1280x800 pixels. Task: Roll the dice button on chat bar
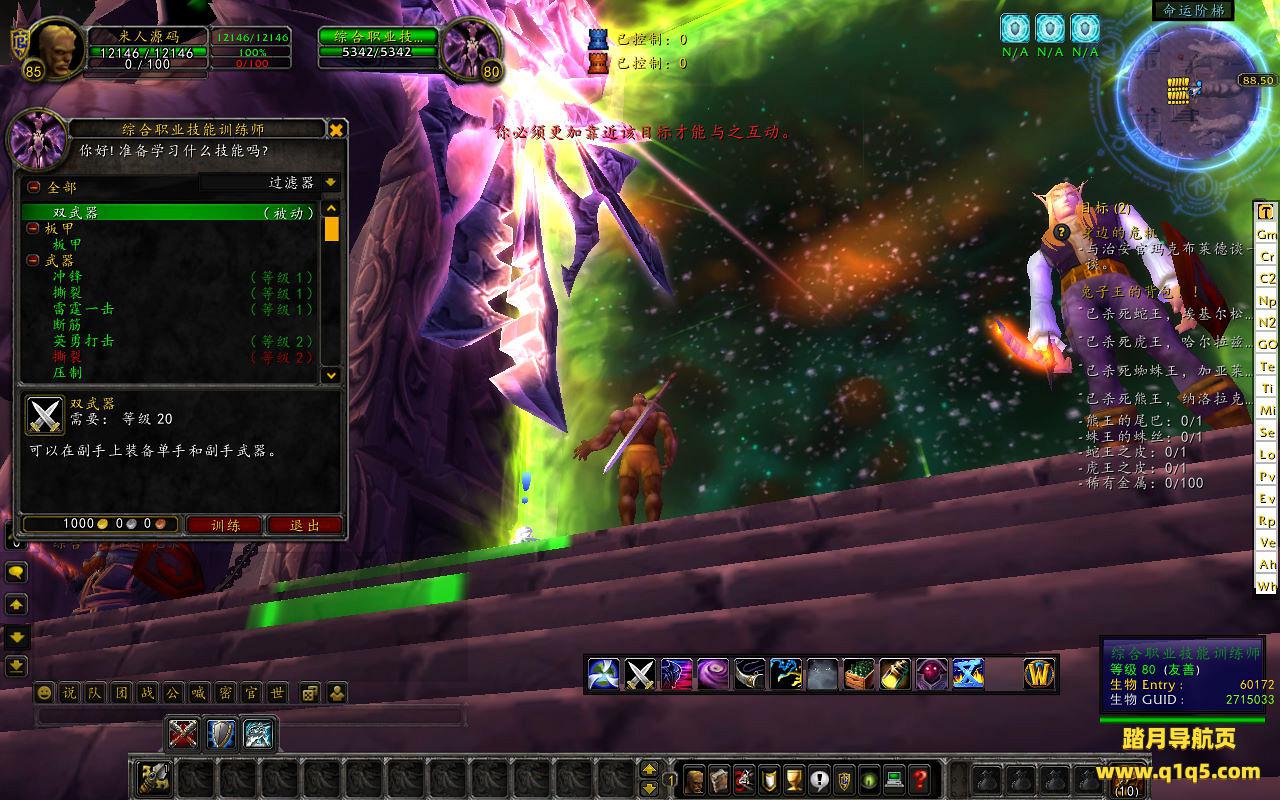(x=311, y=692)
